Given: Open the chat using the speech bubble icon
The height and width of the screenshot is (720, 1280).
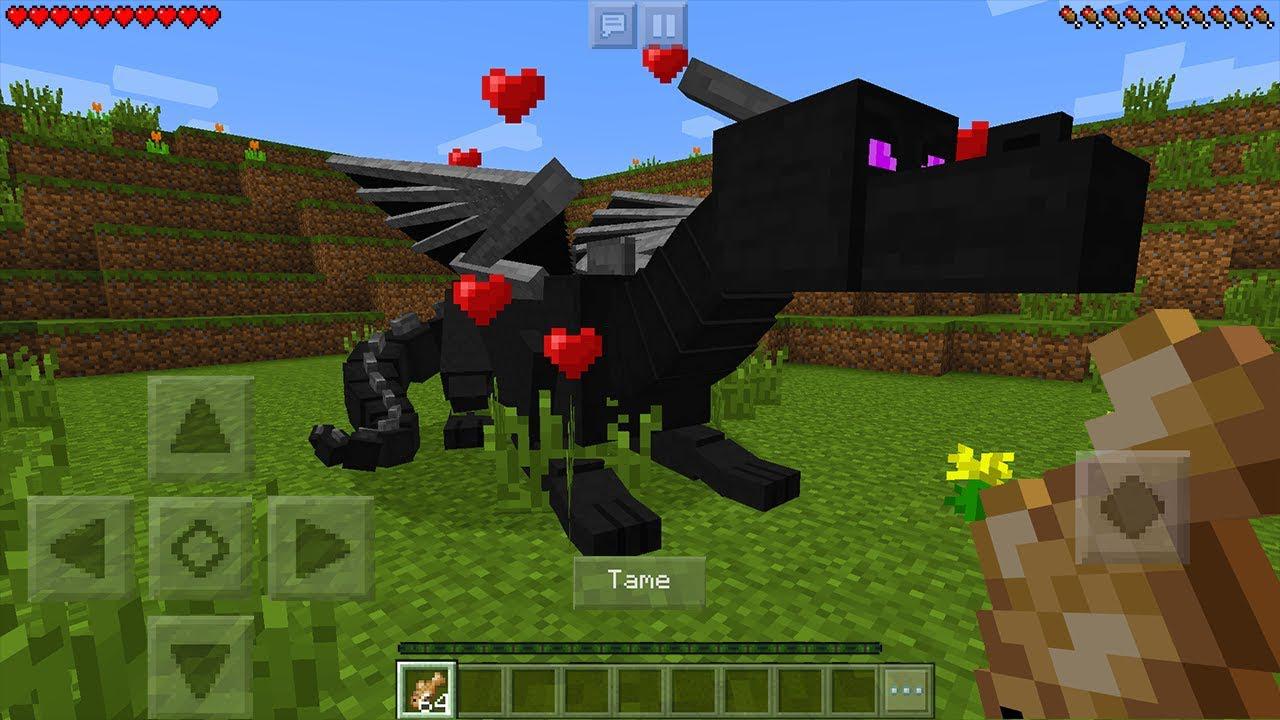Looking at the screenshot, I should (x=614, y=24).
